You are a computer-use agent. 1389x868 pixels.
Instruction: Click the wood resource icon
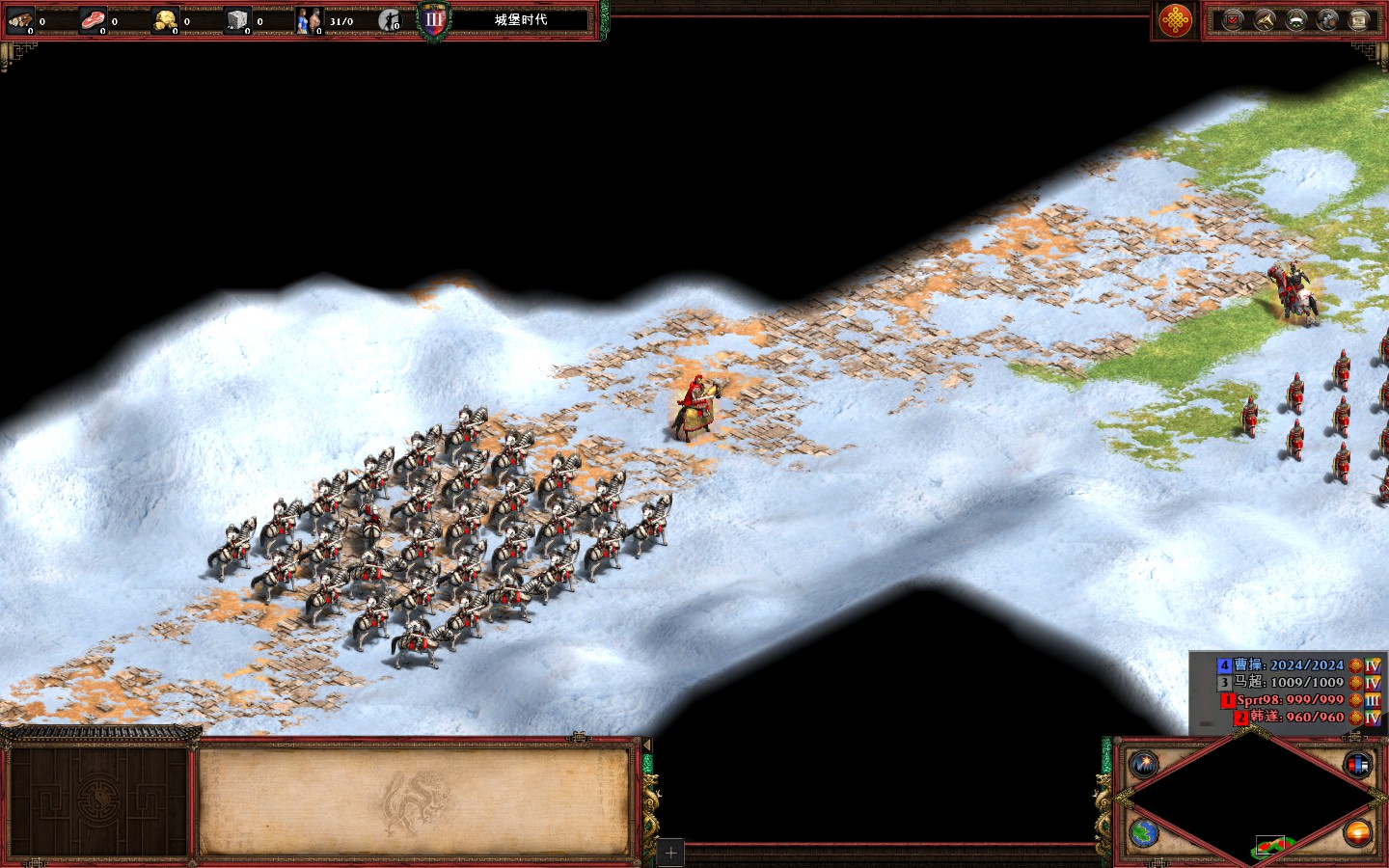coord(20,20)
